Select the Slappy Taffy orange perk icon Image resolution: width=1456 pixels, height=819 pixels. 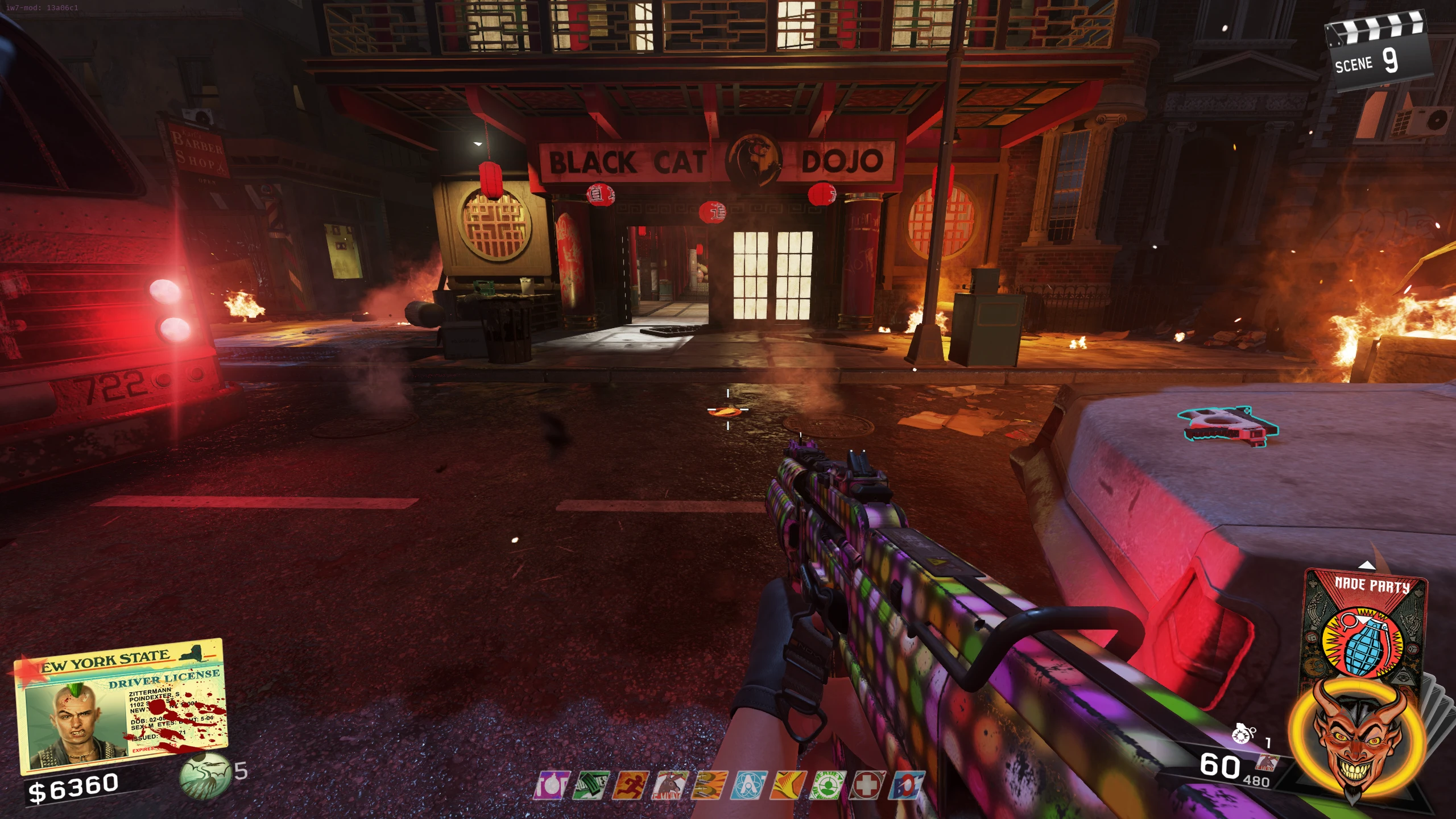click(x=788, y=785)
